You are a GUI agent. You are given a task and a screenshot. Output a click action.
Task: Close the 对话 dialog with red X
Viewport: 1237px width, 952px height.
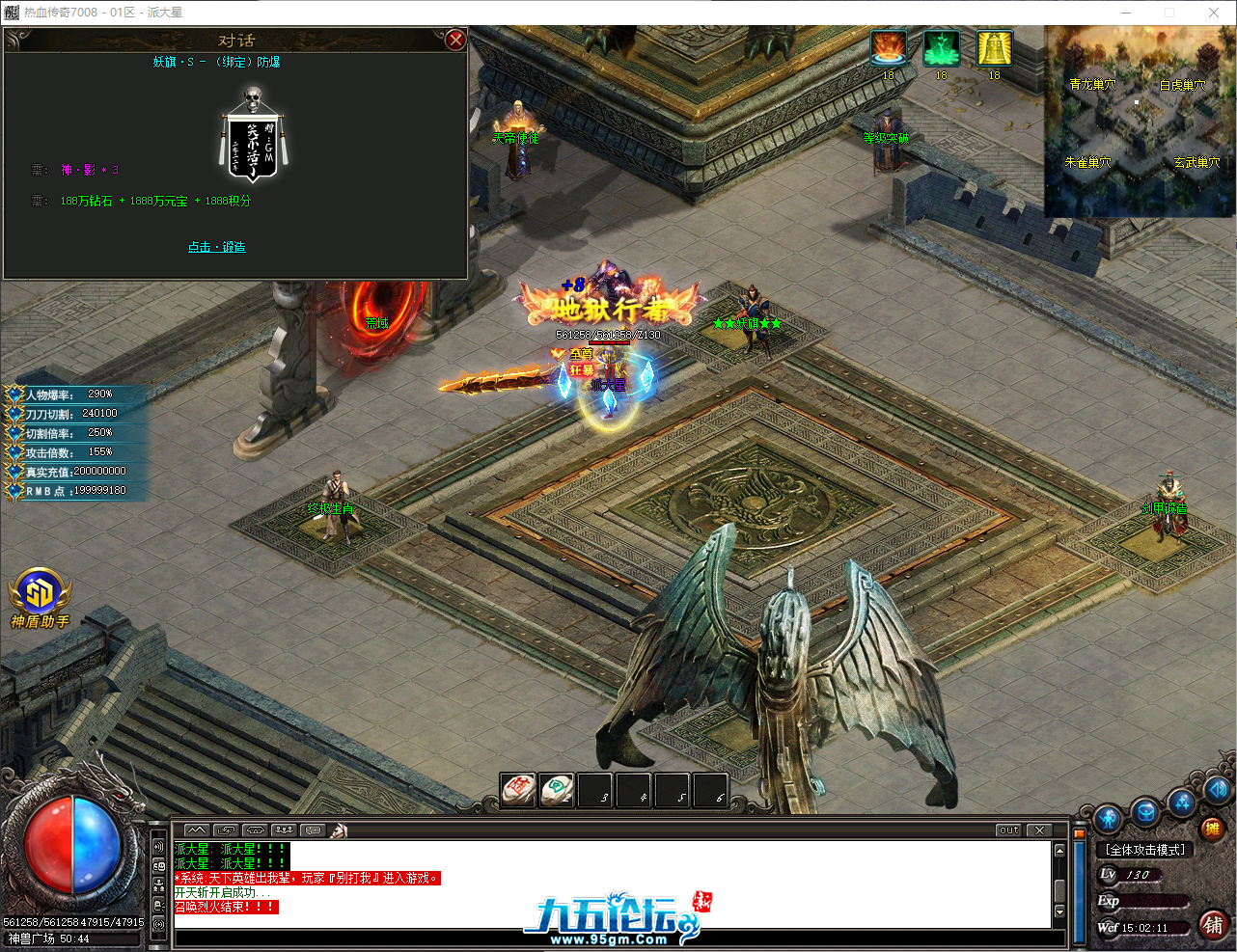tap(455, 40)
